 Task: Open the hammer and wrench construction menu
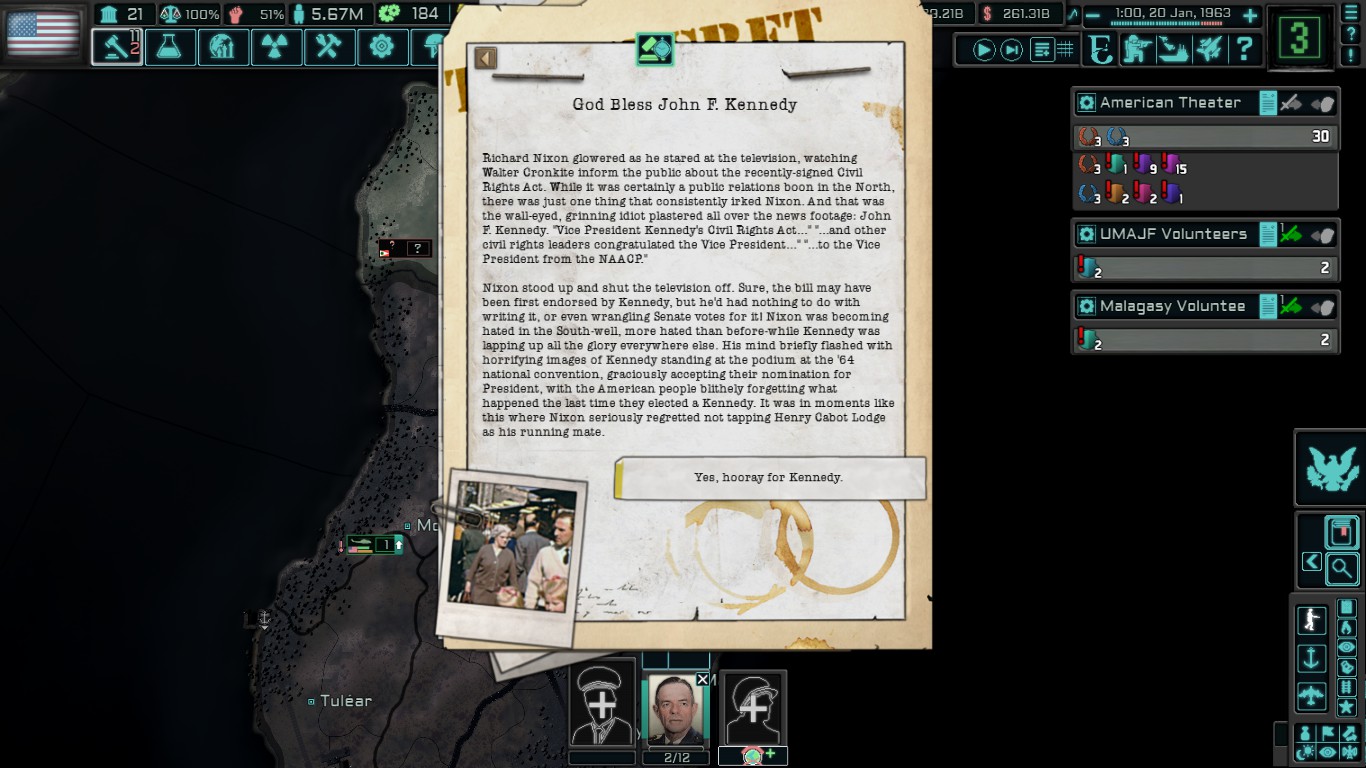coord(329,47)
